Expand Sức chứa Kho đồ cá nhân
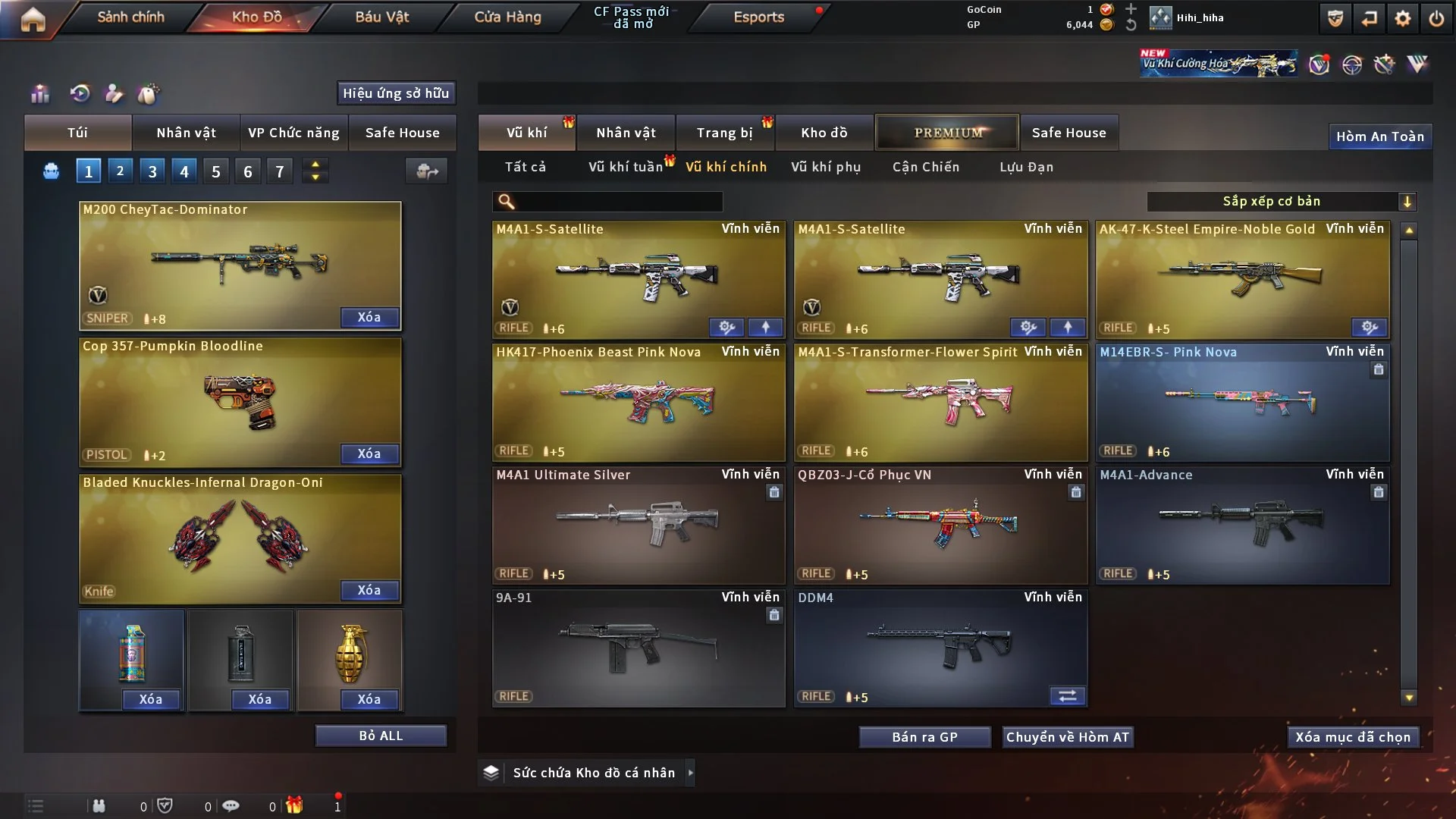1456x819 pixels. 593,773
